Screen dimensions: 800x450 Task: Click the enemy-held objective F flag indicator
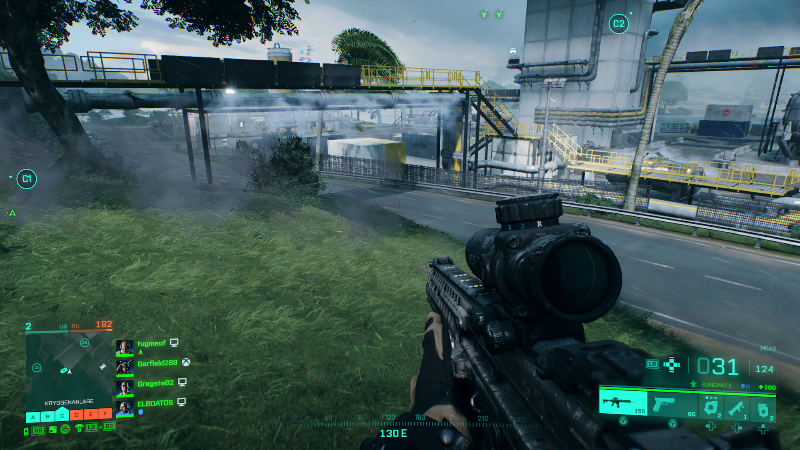105,416
